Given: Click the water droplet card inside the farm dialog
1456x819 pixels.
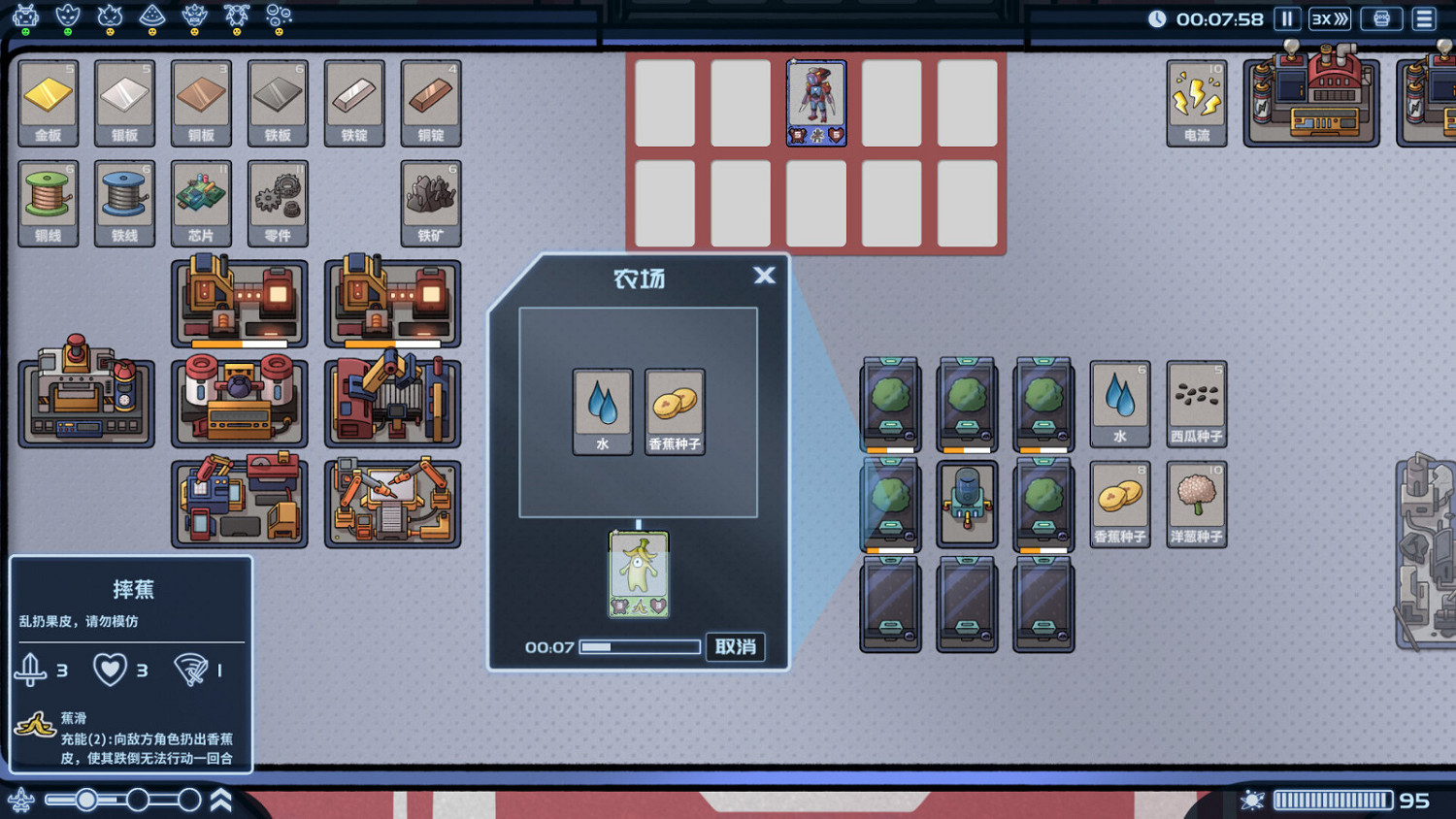Looking at the screenshot, I should pyautogui.click(x=602, y=411).
